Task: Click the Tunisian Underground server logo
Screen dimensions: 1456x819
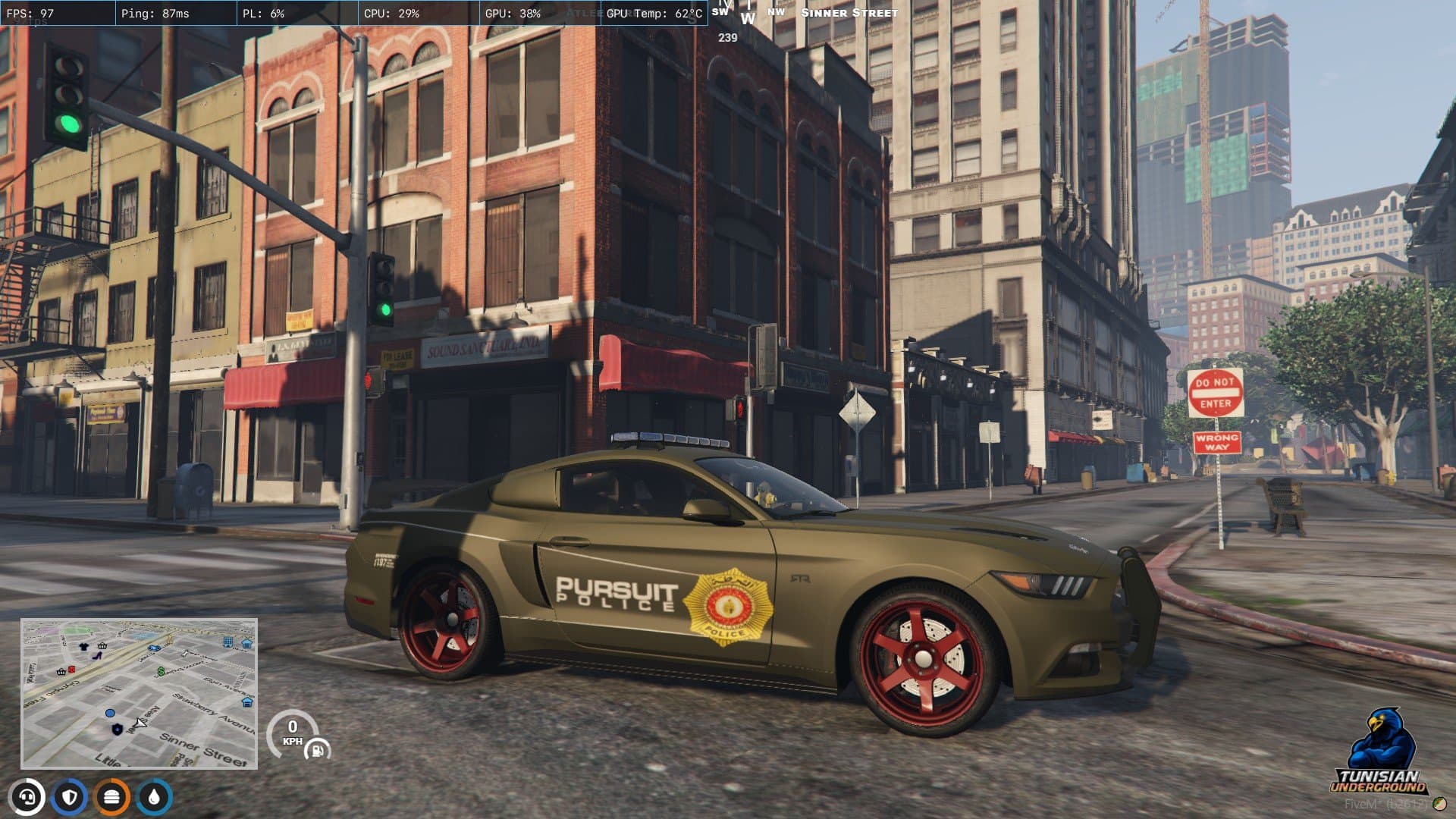Action: coord(1380,752)
